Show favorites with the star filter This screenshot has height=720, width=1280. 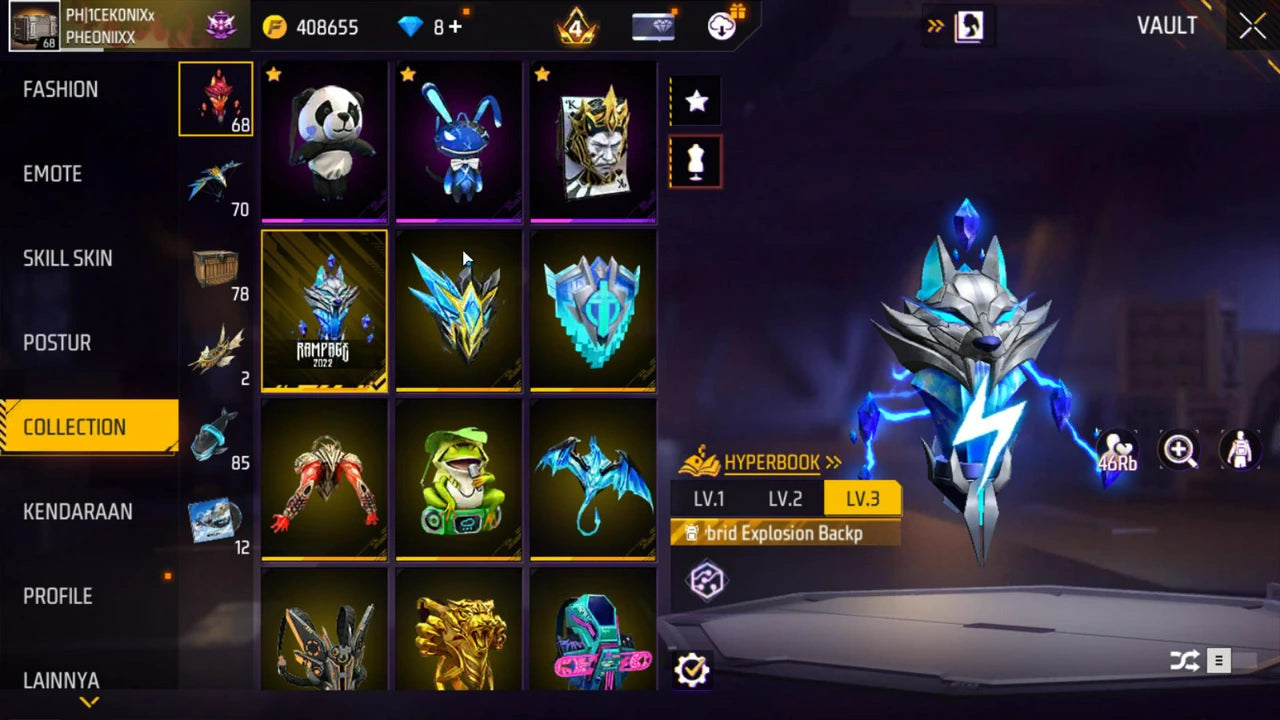(696, 101)
